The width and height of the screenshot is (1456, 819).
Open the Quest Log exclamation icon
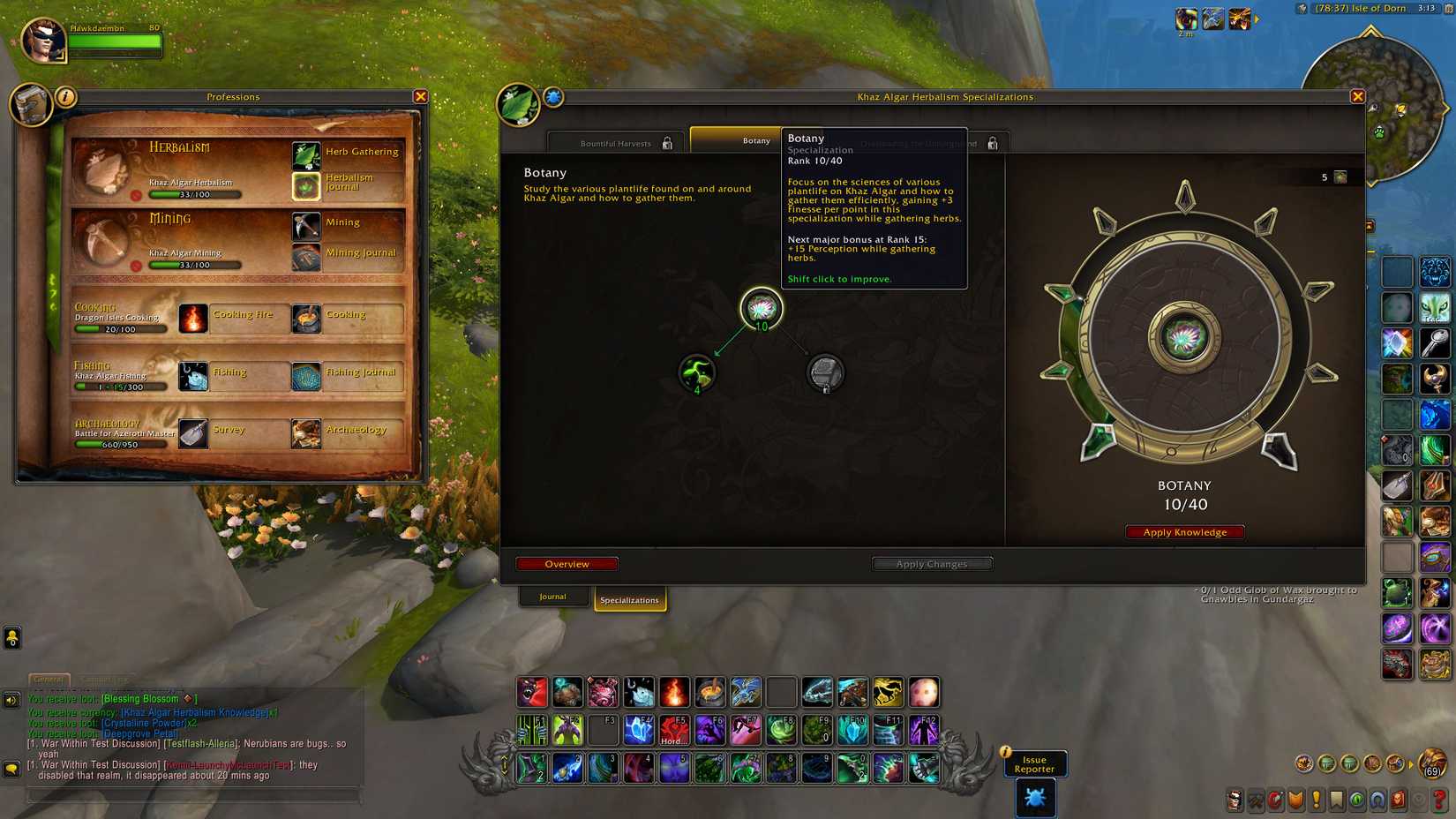tap(1317, 800)
